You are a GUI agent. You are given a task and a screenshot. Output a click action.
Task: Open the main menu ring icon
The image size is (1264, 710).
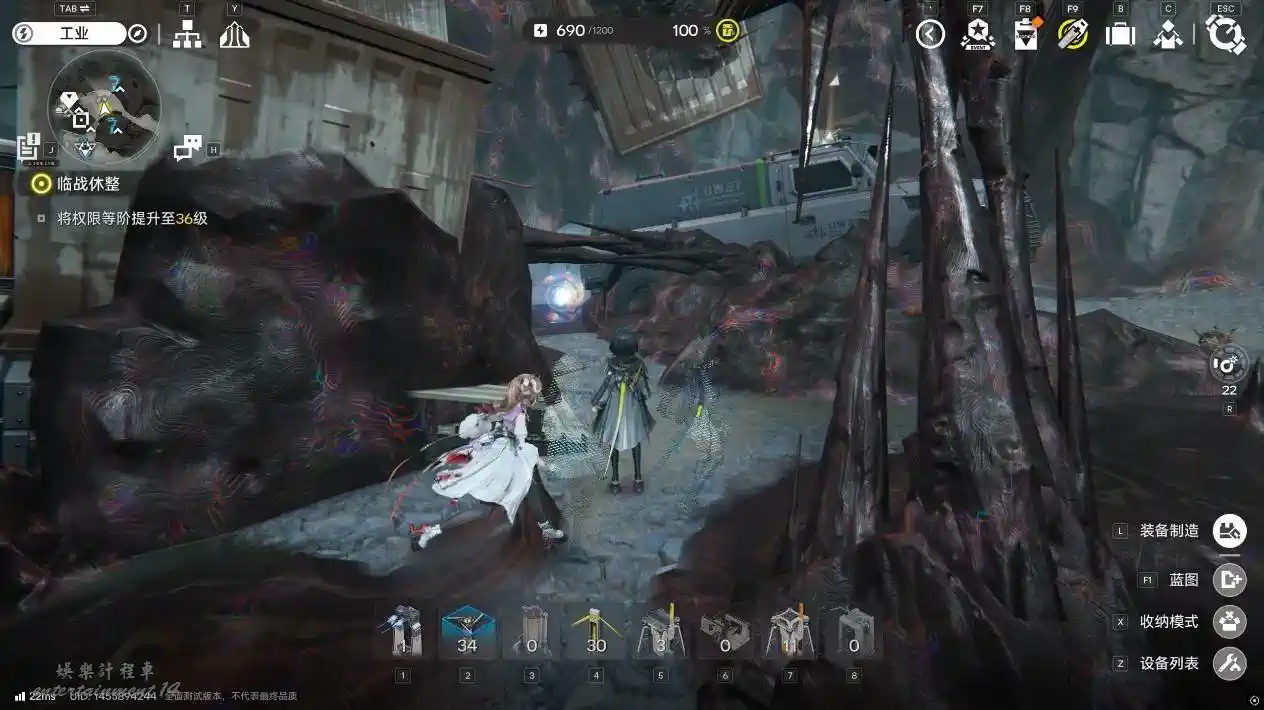pyautogui.click(x=1225, y=34)
